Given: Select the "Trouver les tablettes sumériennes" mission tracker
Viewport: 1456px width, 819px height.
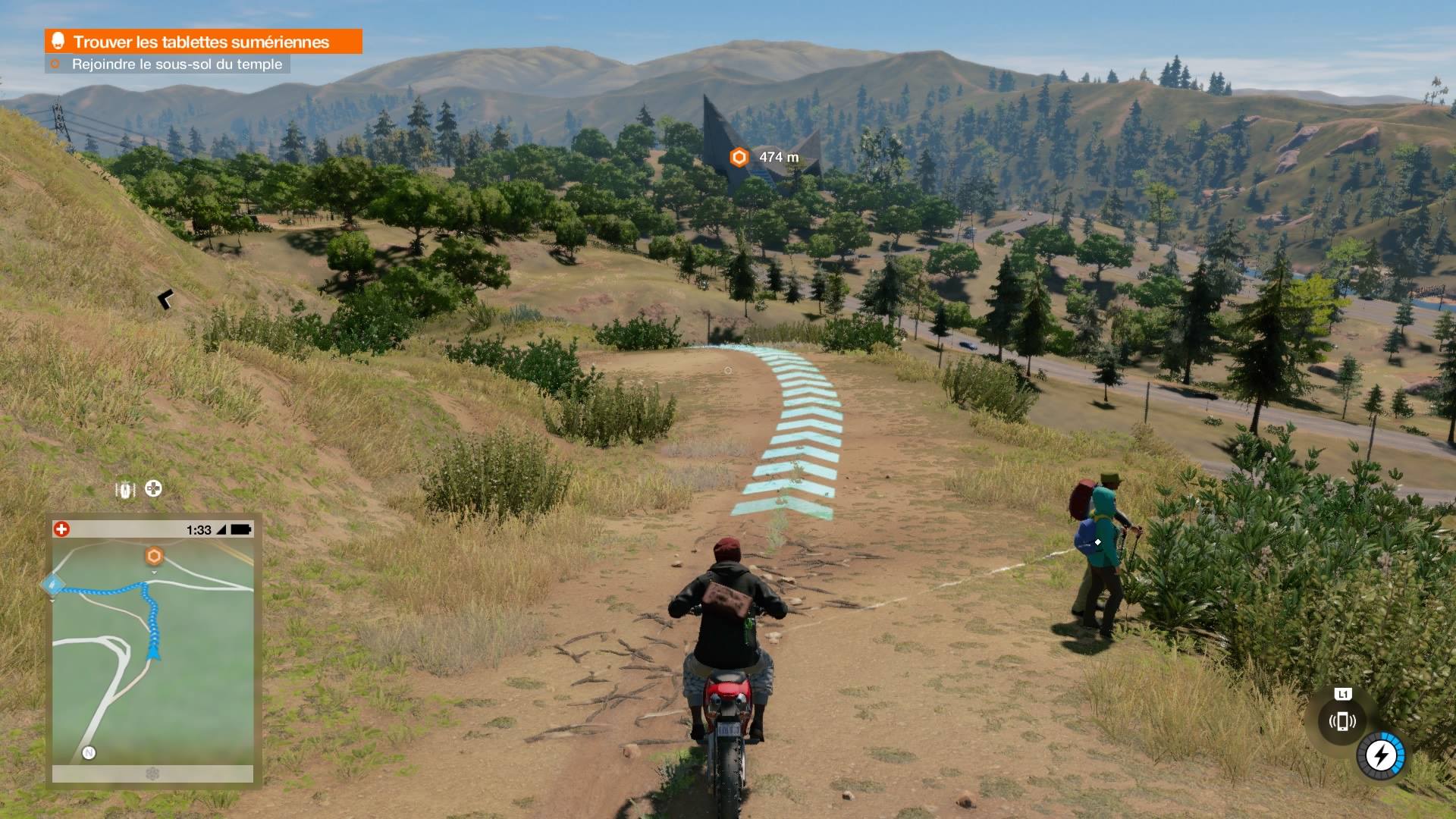Looking at the screenshot, I should 202,42.
